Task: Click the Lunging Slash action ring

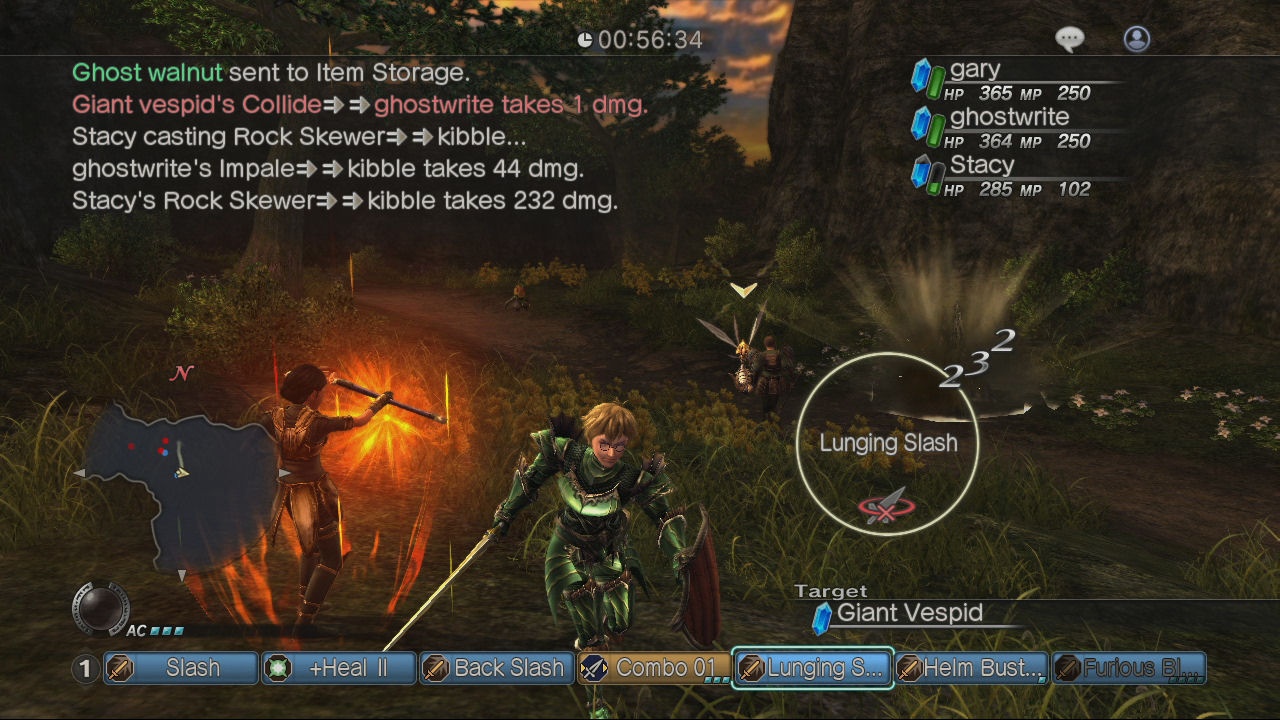Action: [888, 443]
